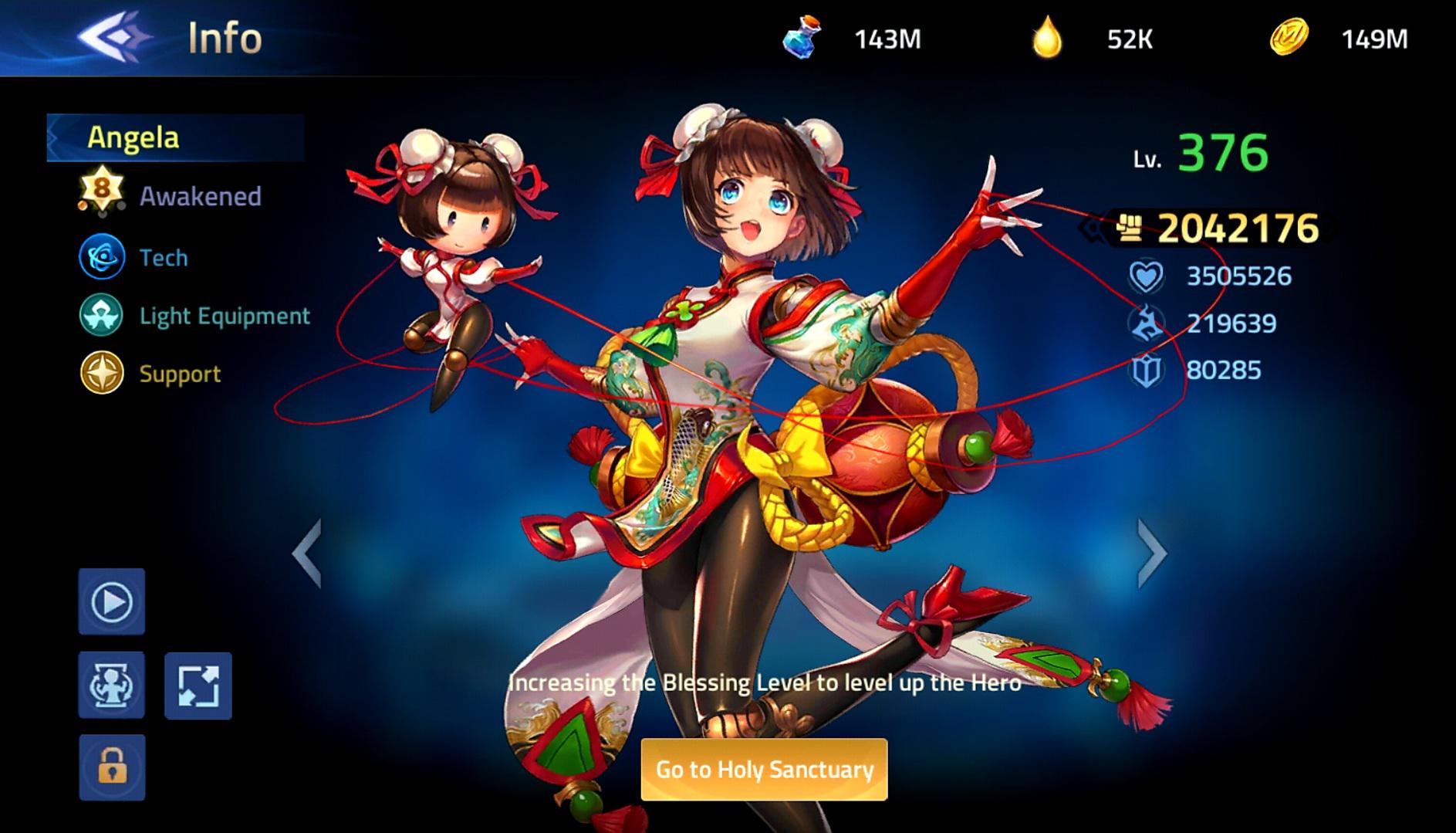1456x833 pixels.
Task: Show the next hero with right arrow
Action: (x=1152, y=553)
